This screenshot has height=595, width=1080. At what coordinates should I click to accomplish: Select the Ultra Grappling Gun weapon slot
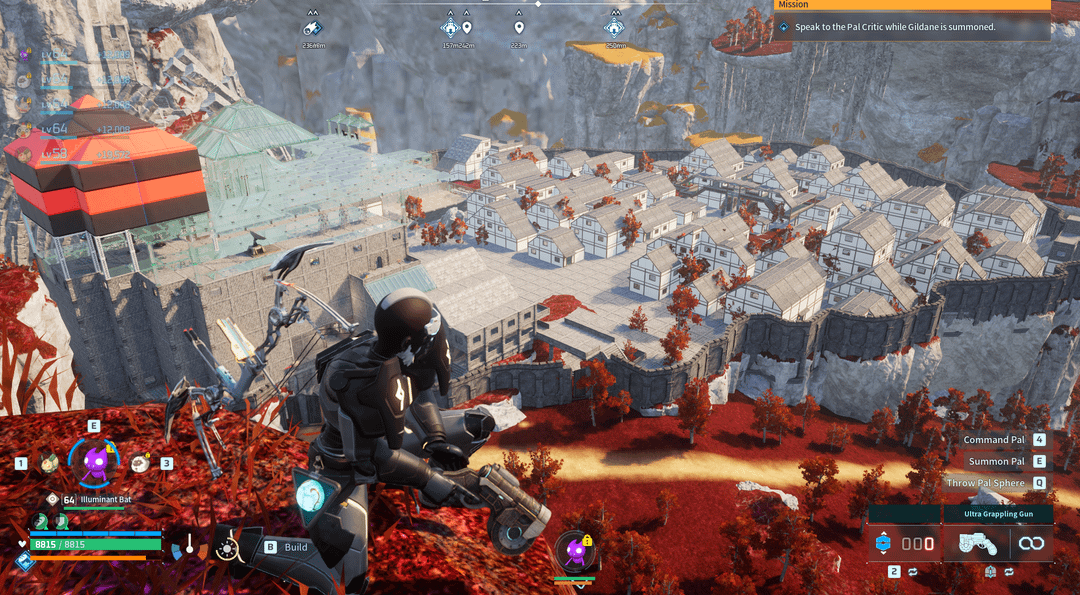click(975, 544)
